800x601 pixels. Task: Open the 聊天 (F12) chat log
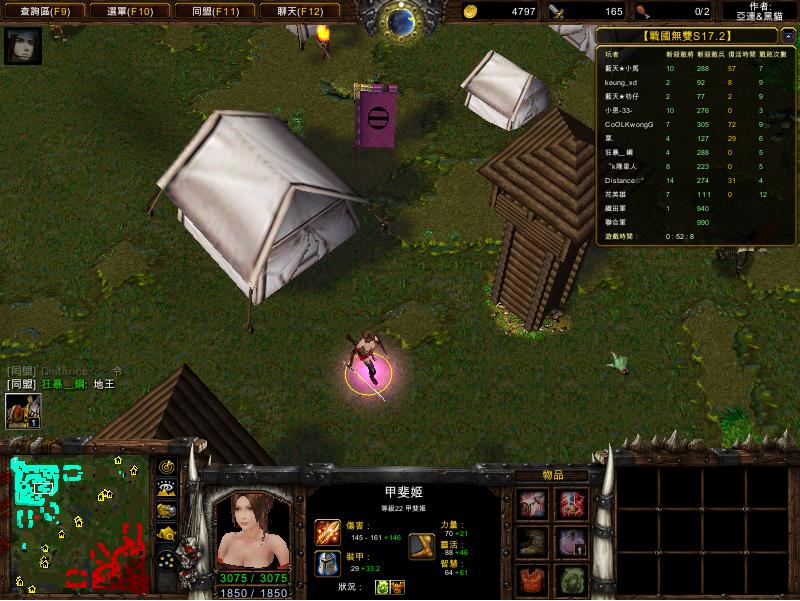(299, 12)
